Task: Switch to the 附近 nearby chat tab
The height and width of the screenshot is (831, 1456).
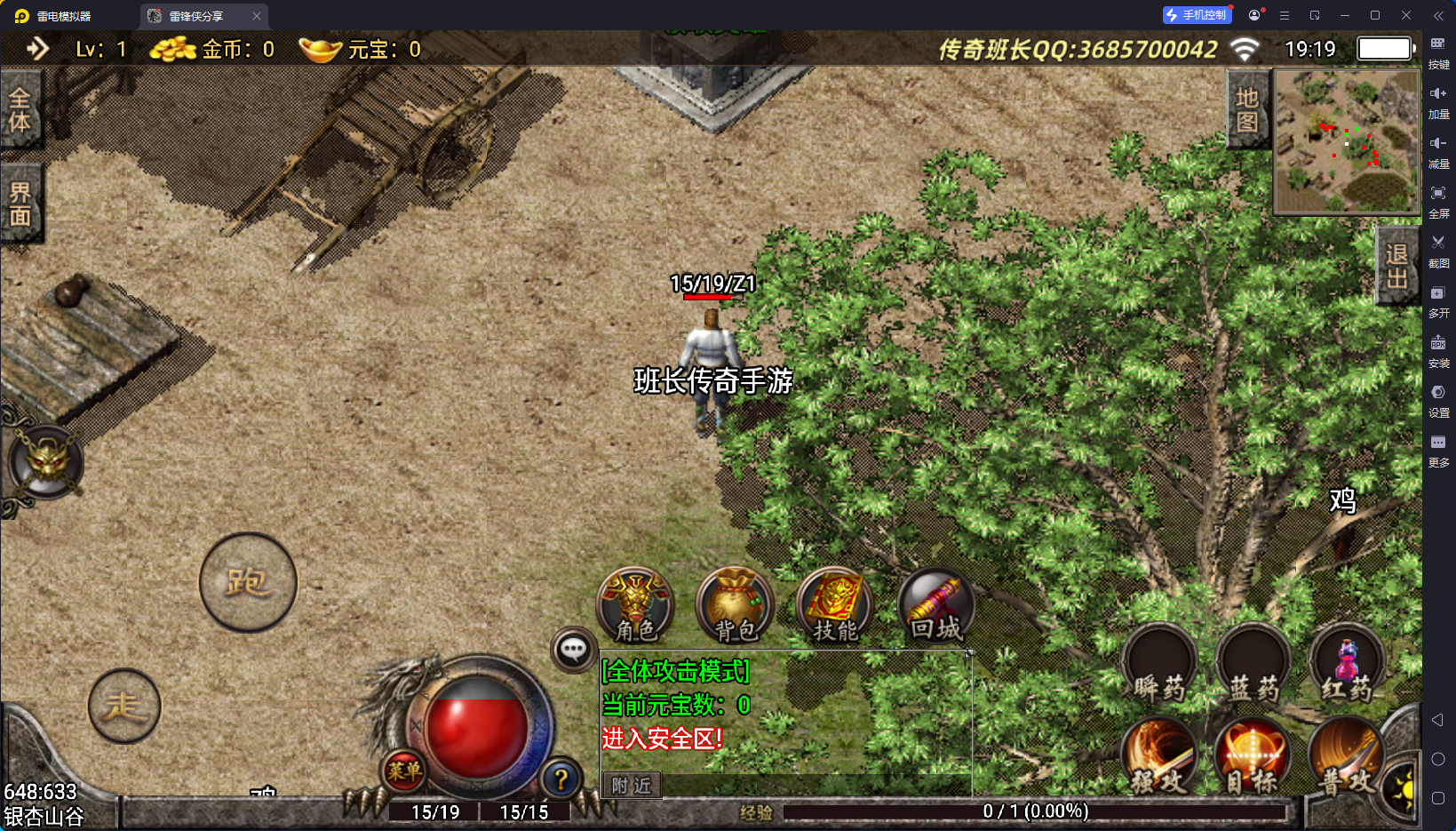Action: pyautogui.click(x=632, y=785)
